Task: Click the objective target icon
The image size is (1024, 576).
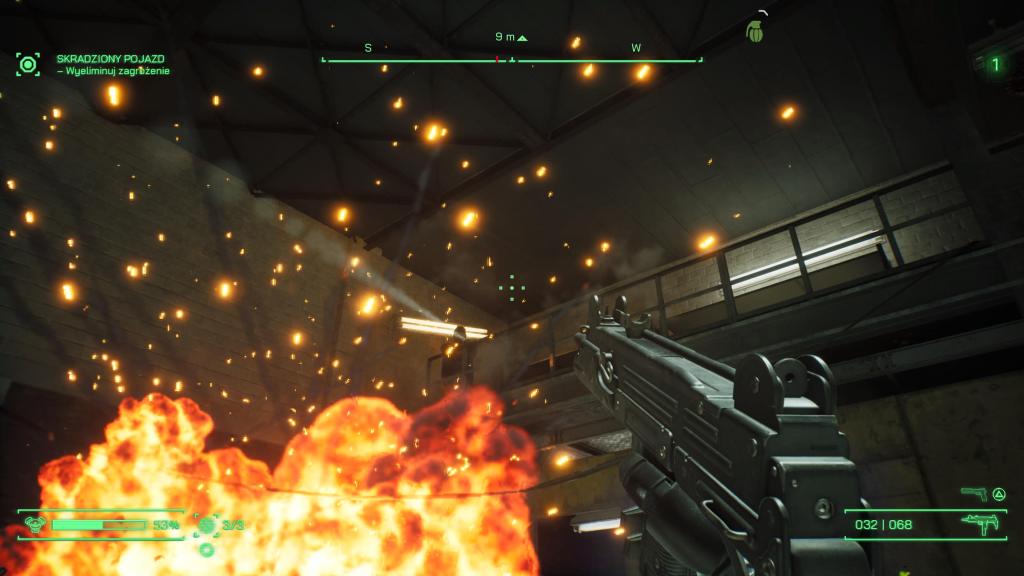Action: (28, 65)
